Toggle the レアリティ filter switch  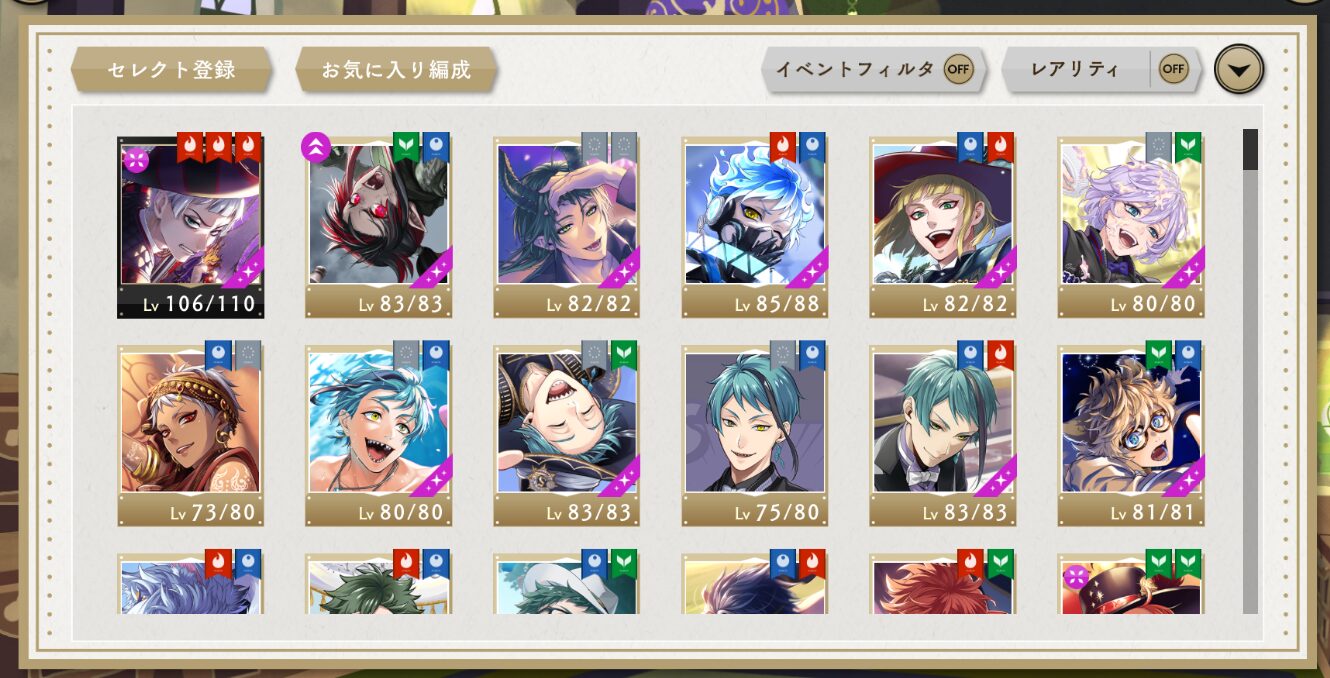click(1172, 69)
